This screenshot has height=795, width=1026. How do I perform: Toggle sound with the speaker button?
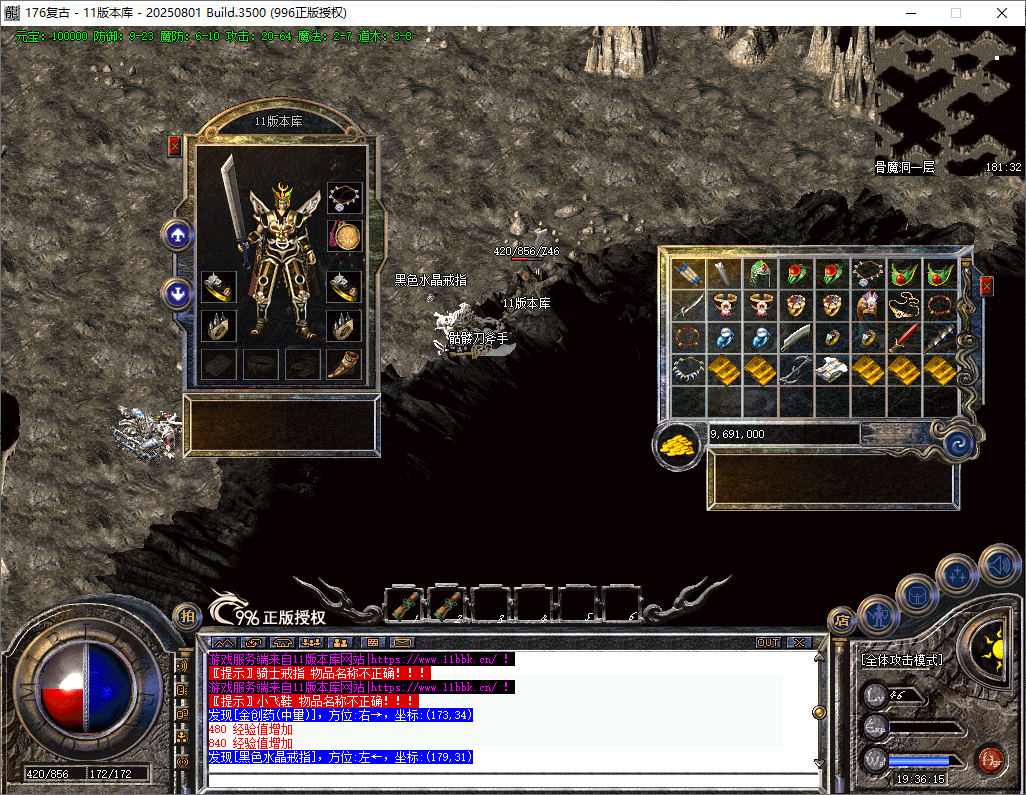point(999,566)
